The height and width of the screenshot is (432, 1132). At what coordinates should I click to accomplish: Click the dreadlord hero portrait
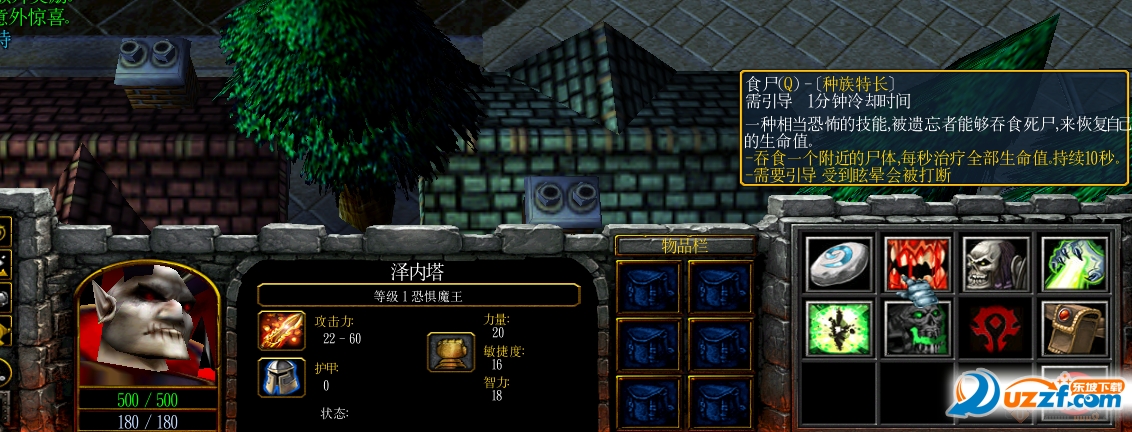(148, 327)
